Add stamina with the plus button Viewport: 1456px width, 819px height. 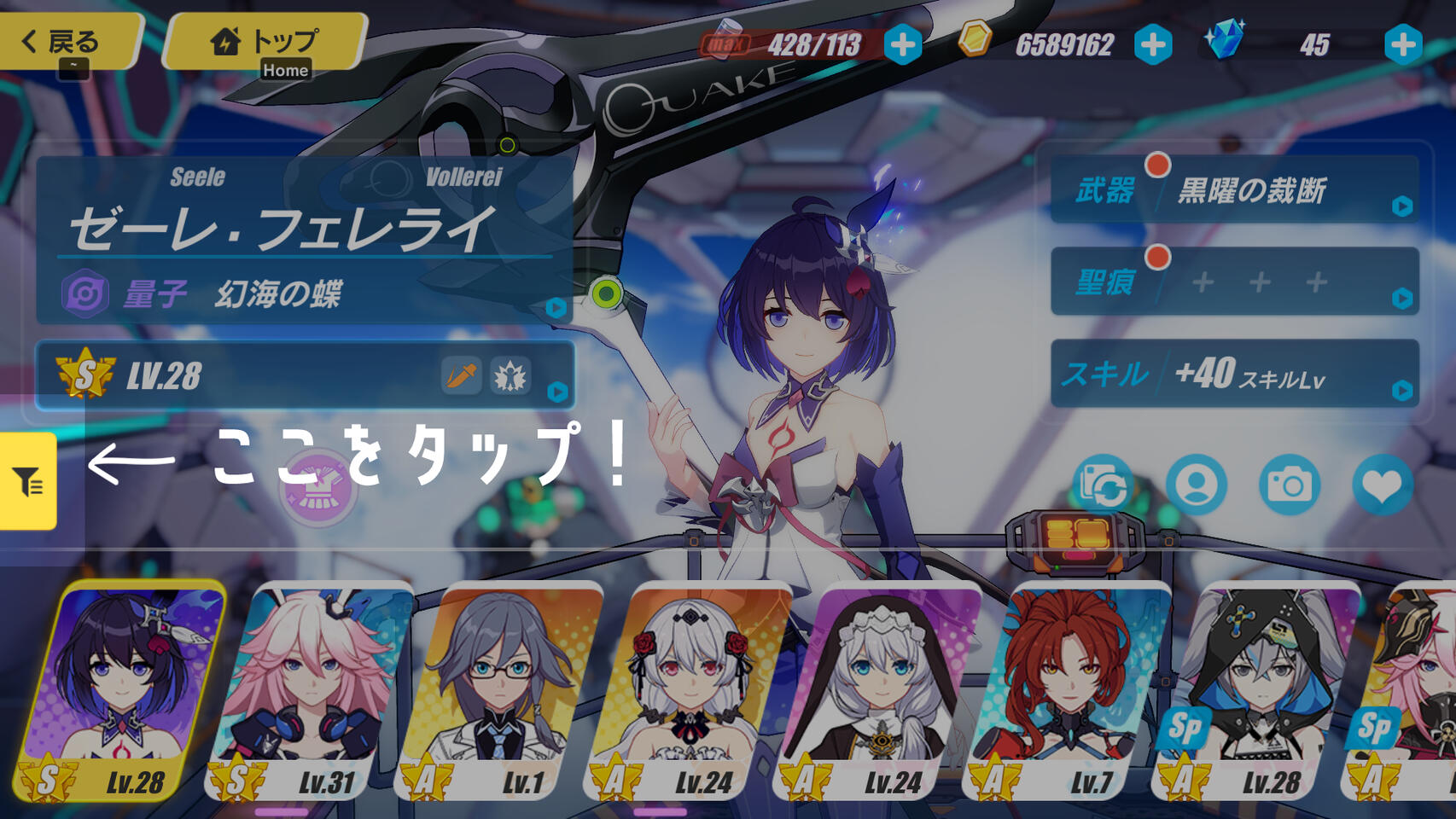[902, 44]
